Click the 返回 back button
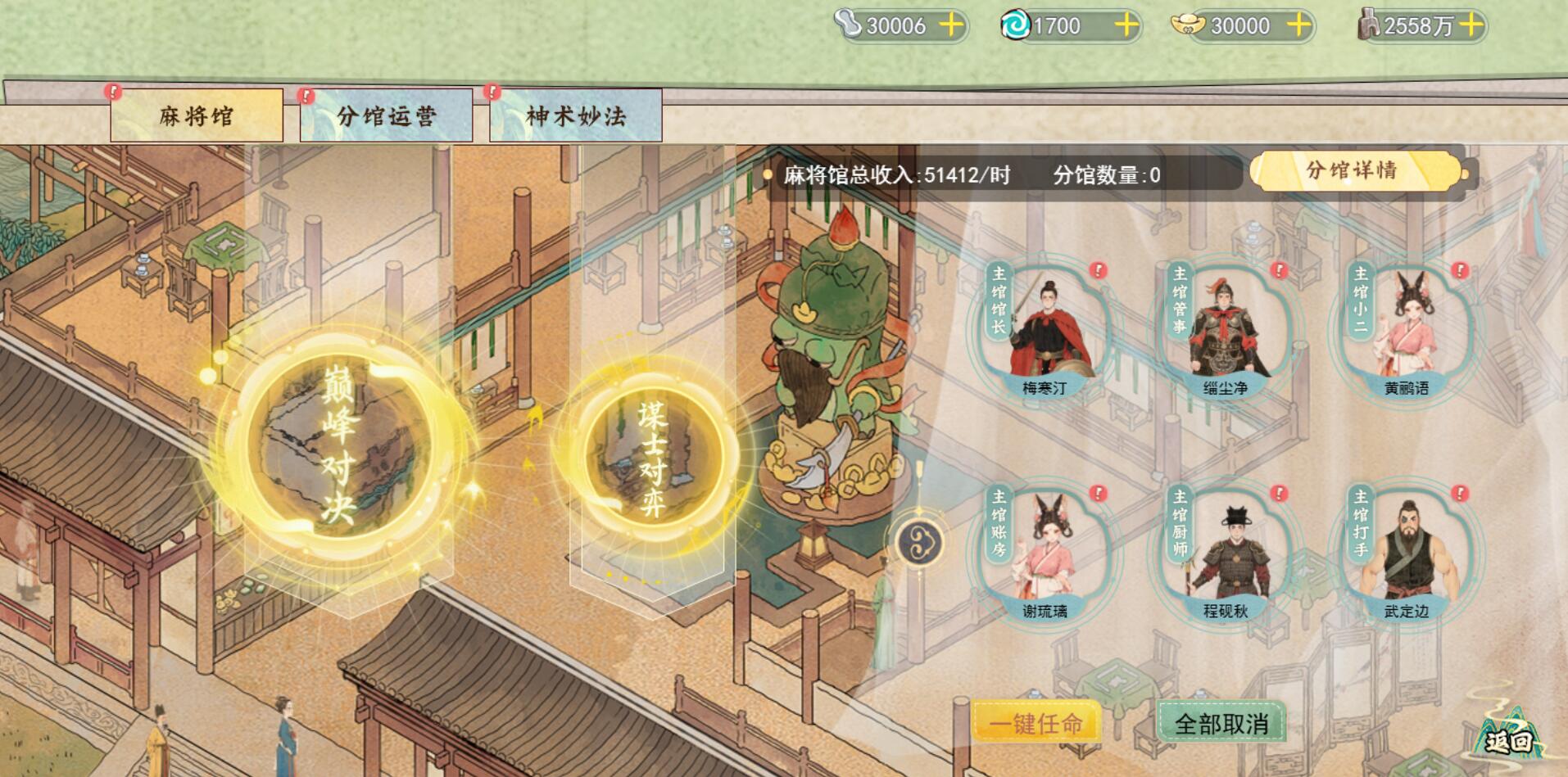Viewport: 1568px width, 777px height. point(1509,740)
